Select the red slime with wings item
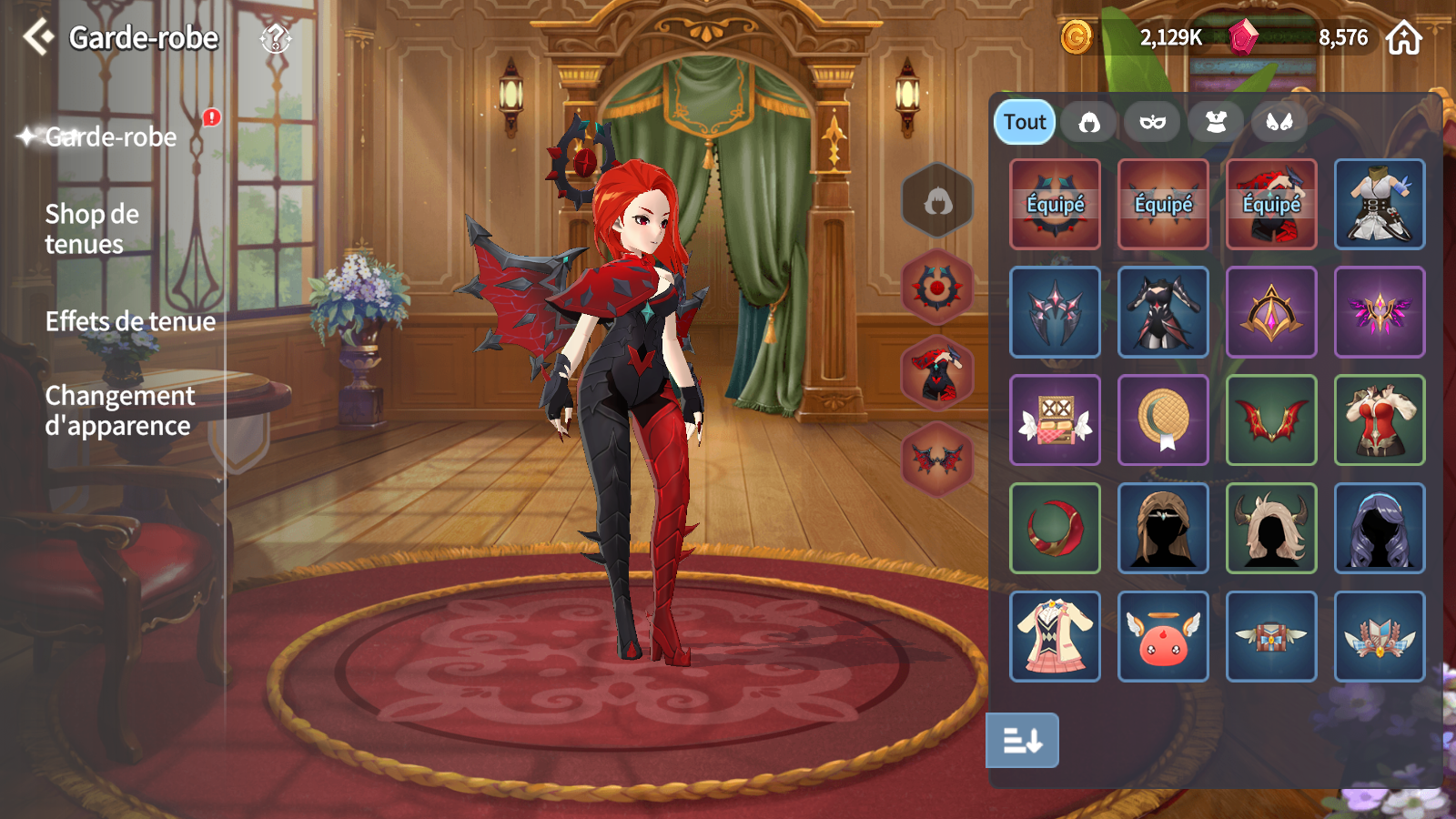1456x819 pixels. (1163, 636)
